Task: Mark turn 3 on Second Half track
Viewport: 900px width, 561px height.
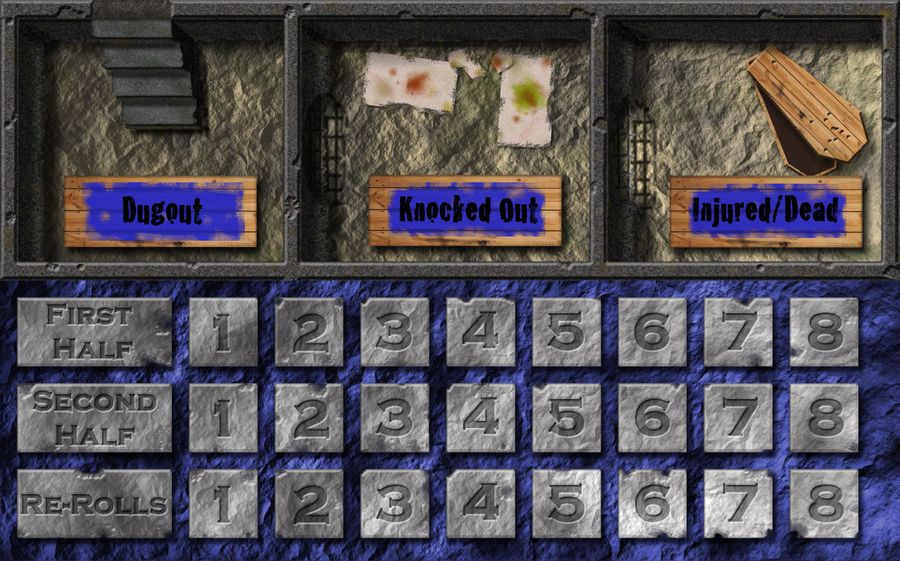Action: [395, 418]
